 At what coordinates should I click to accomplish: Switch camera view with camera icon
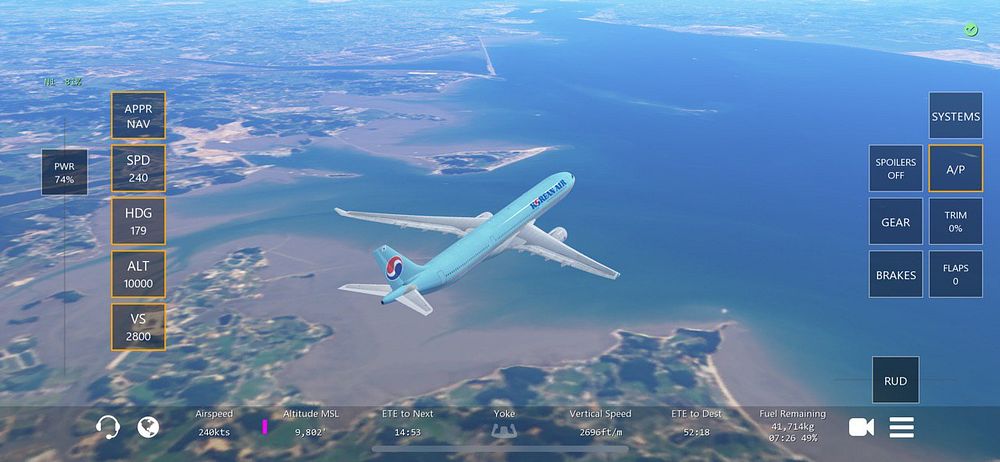pos(860,427)
